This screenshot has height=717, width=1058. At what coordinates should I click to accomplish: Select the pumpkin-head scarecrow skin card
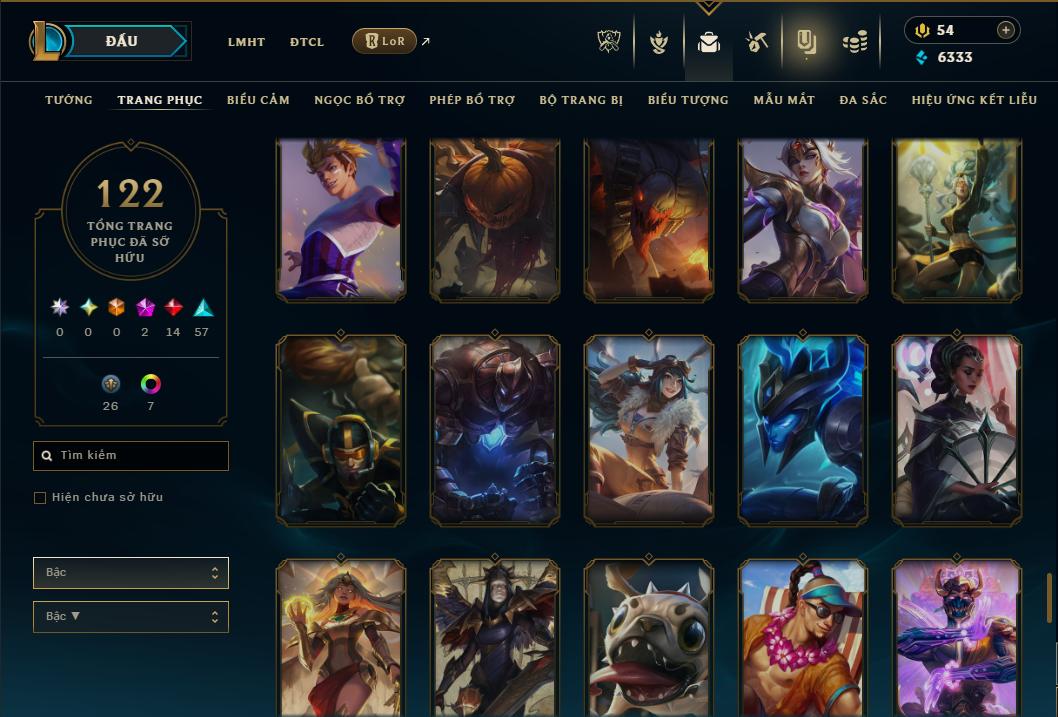point(495,219)
